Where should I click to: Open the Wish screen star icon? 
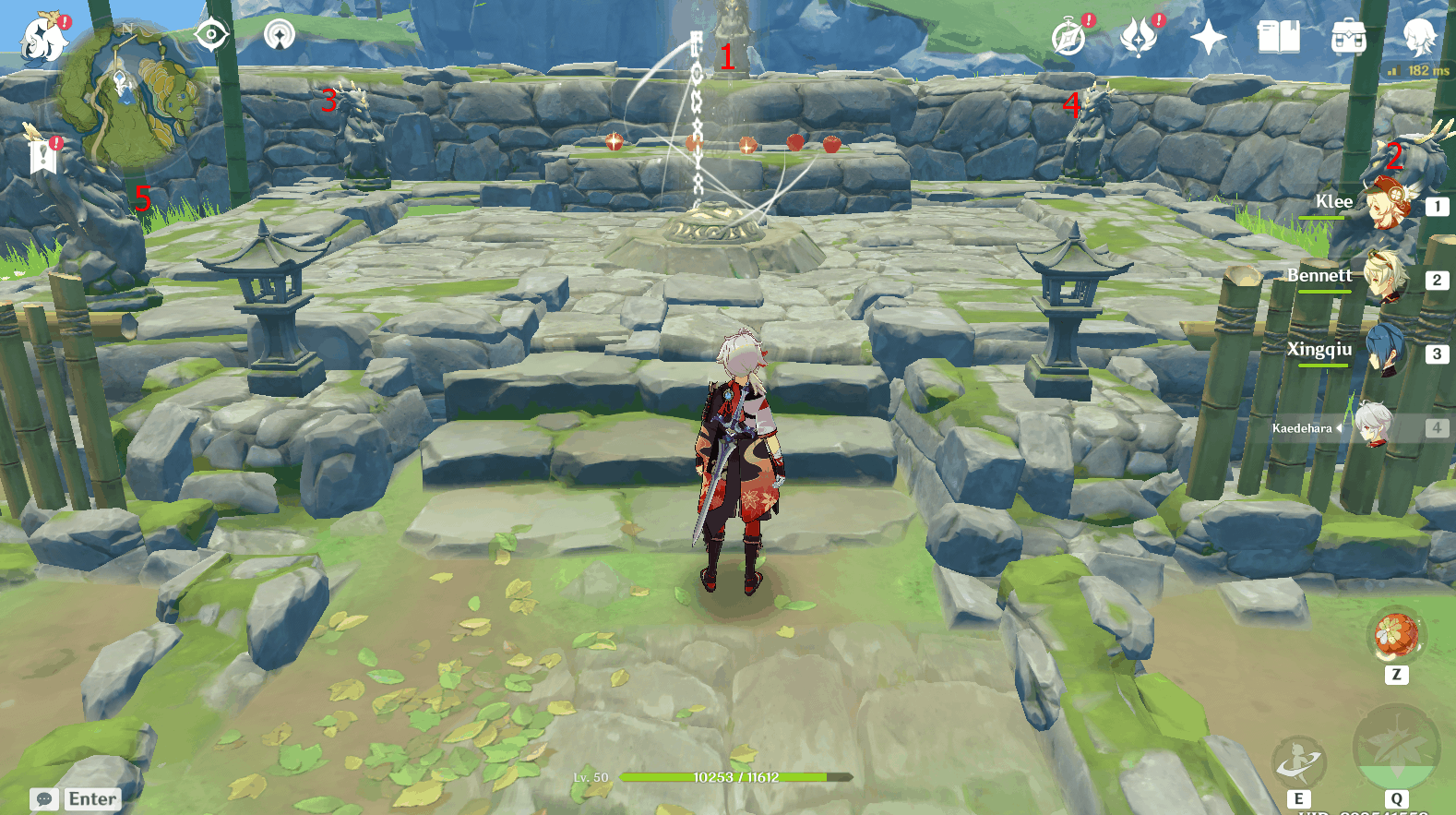click(x=1210, y=39)
